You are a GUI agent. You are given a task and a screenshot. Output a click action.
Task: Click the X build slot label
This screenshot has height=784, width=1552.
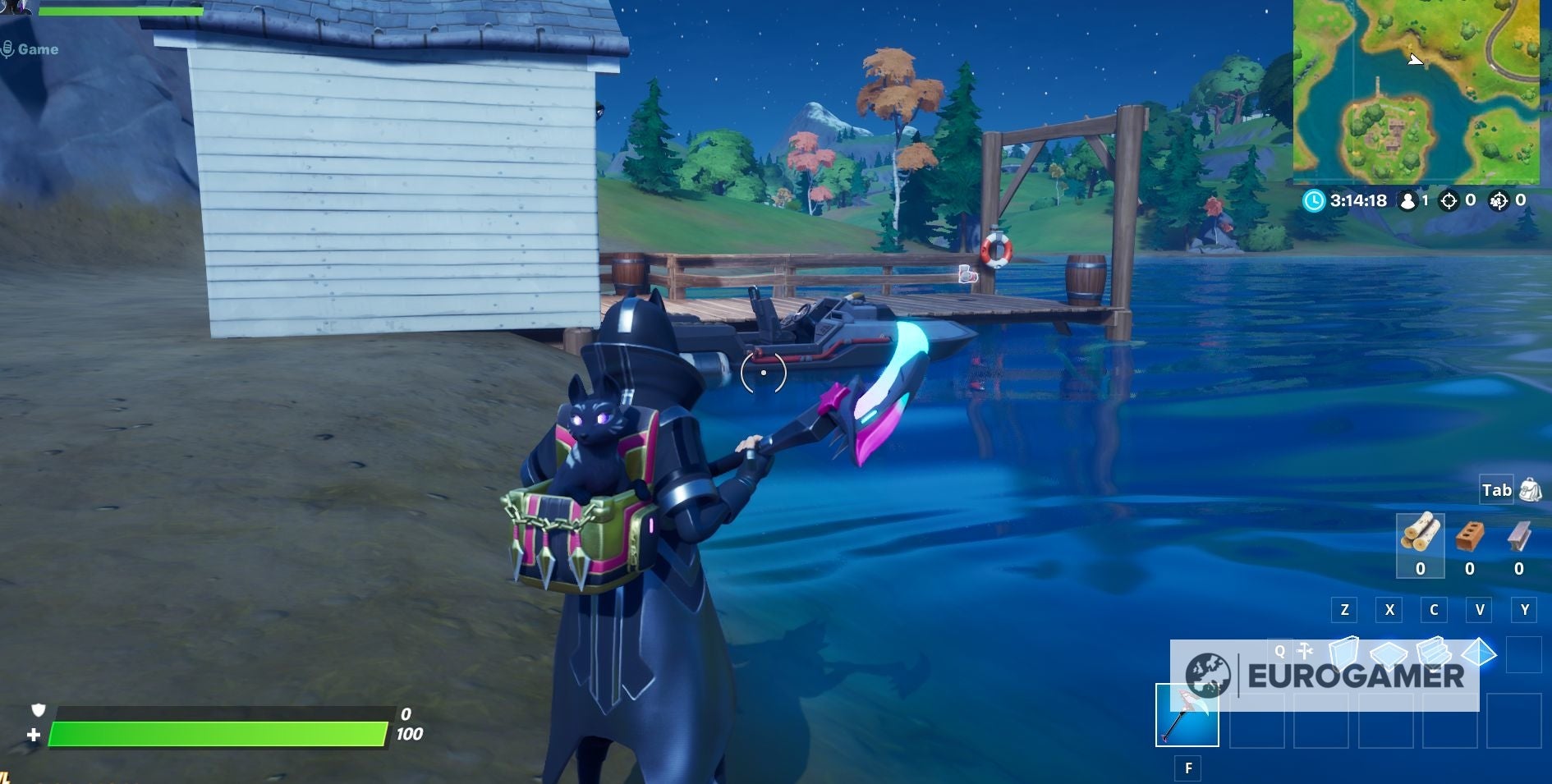click(1389, 610)
